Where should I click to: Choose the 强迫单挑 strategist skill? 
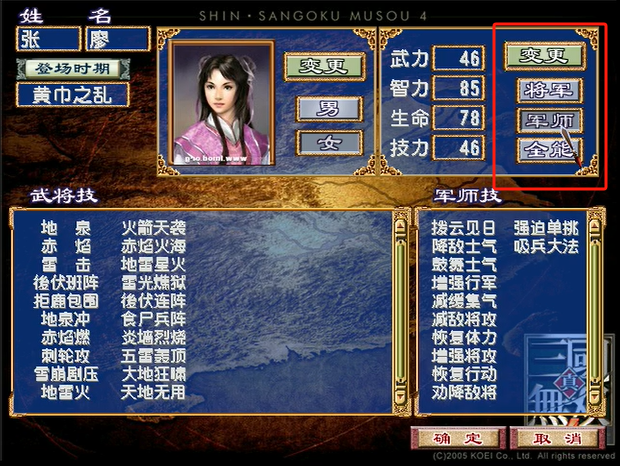point(545,227)
